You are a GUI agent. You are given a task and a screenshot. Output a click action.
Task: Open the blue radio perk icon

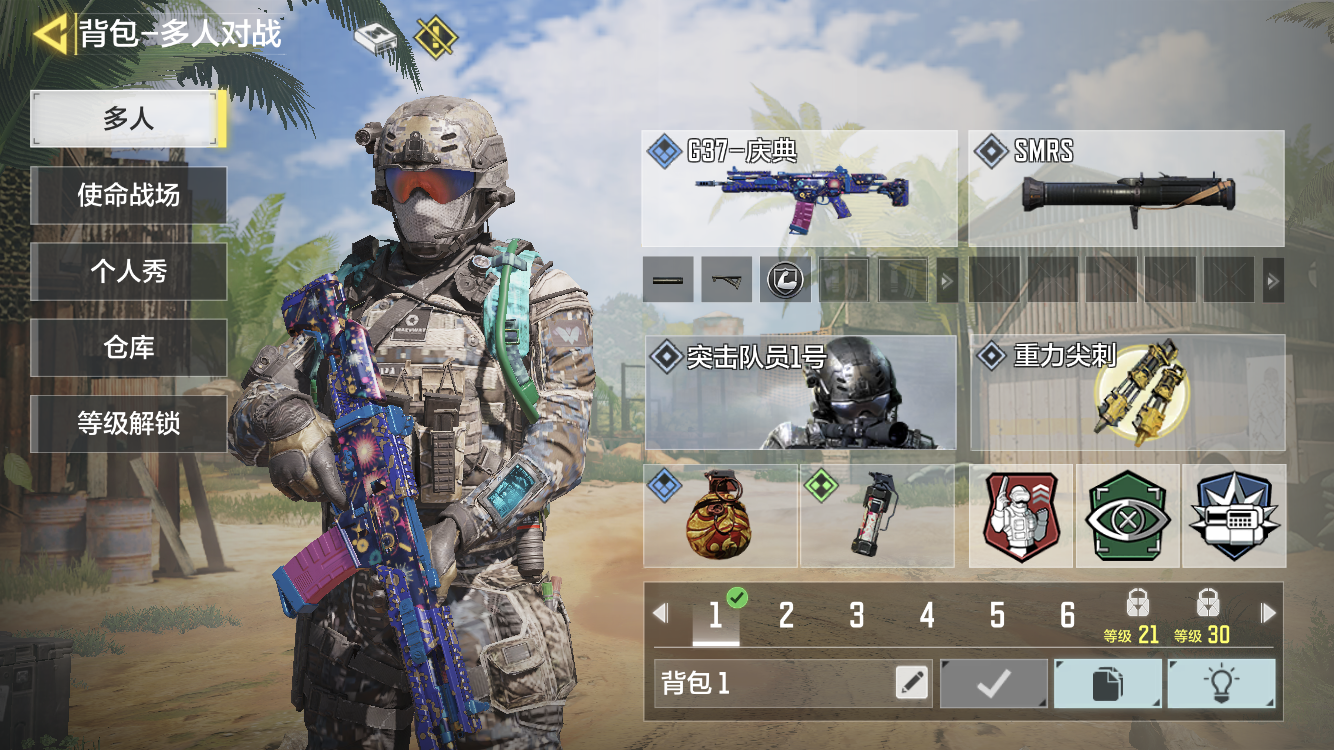click(1234, 516)
